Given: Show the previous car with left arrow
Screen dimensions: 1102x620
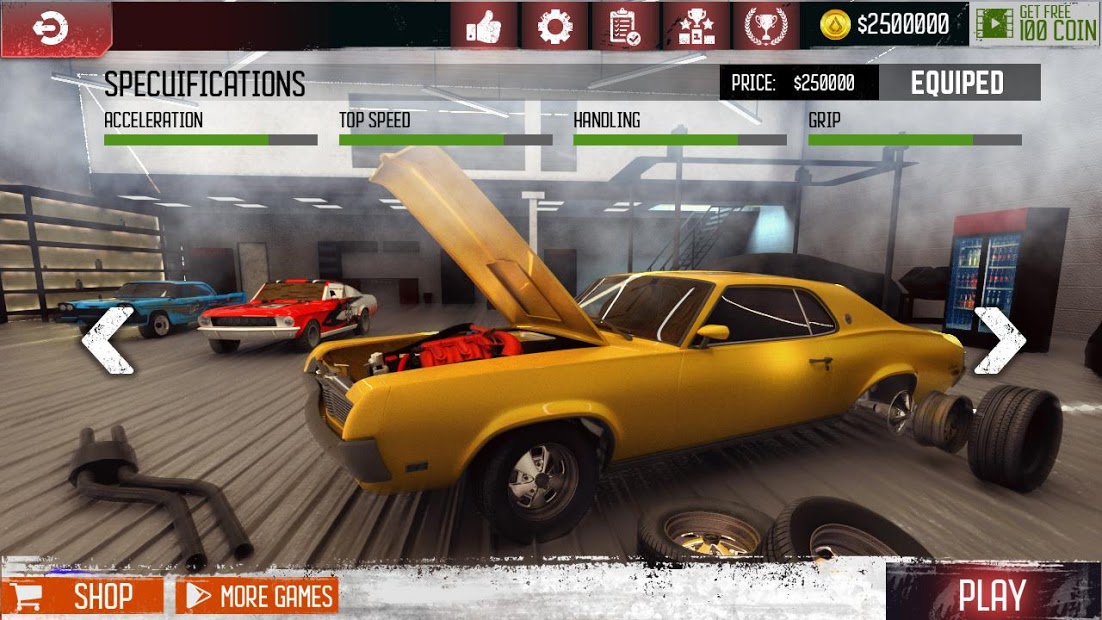Looking at the screenshot, I should (x=107, y=340).
